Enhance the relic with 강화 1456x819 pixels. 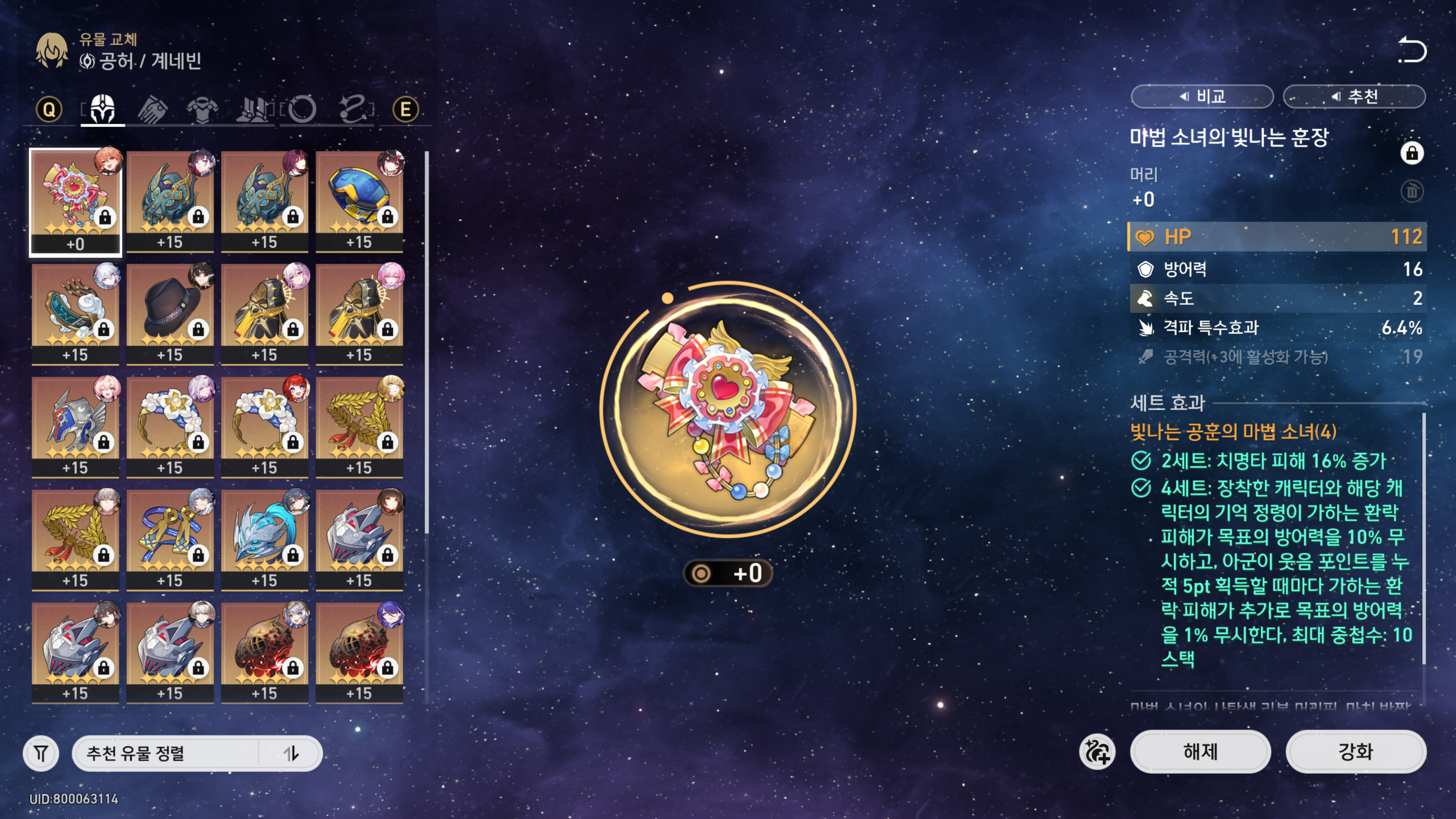pos(1356,751)
